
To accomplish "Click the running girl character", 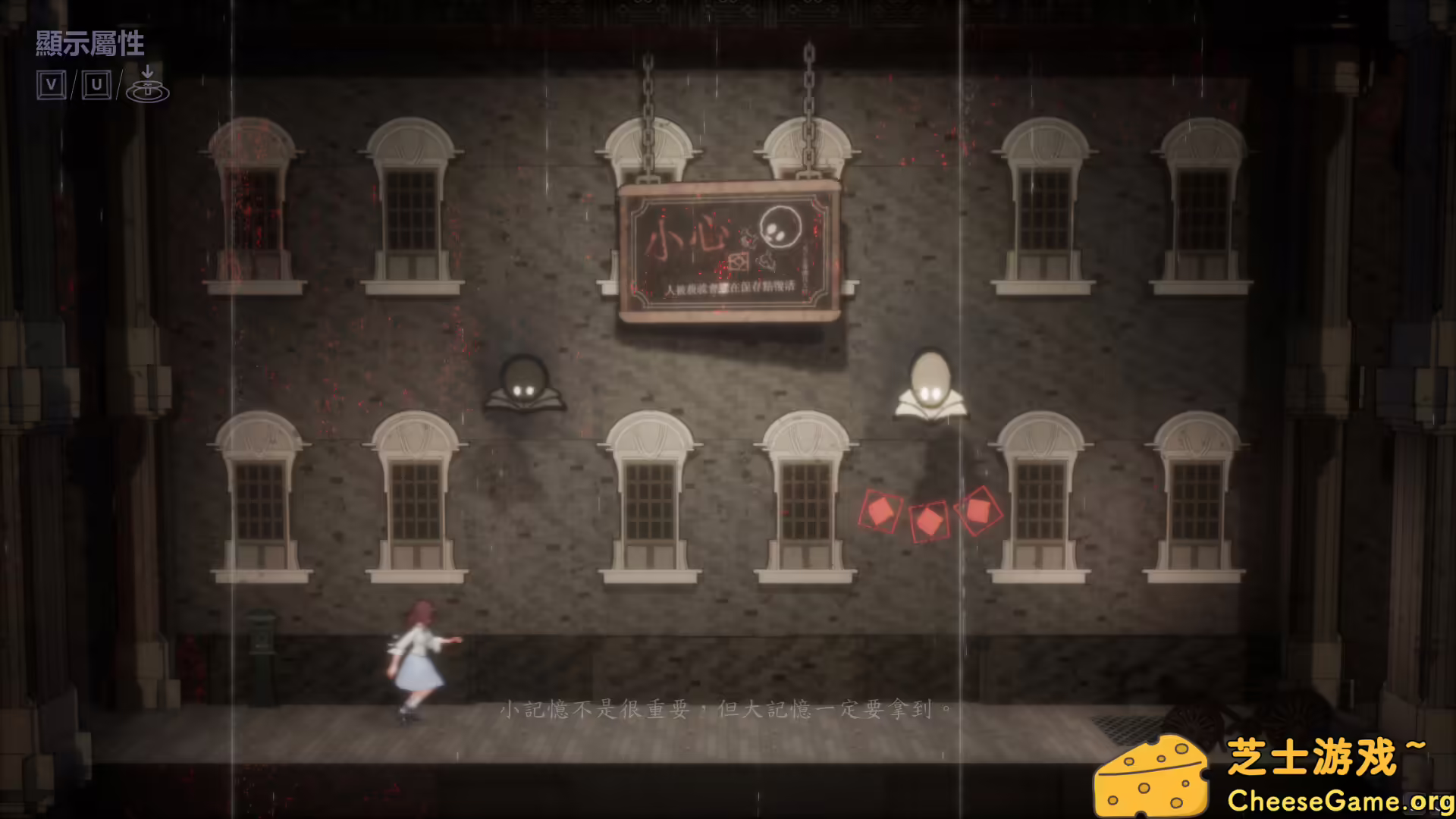I will (421, 656).
